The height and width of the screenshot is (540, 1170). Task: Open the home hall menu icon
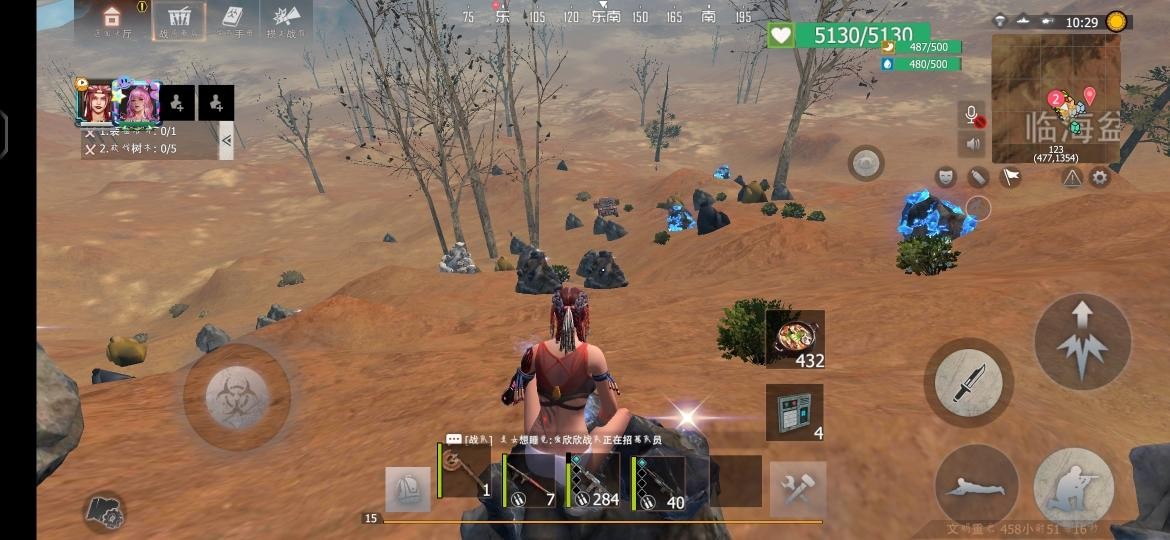pos(112,19)
